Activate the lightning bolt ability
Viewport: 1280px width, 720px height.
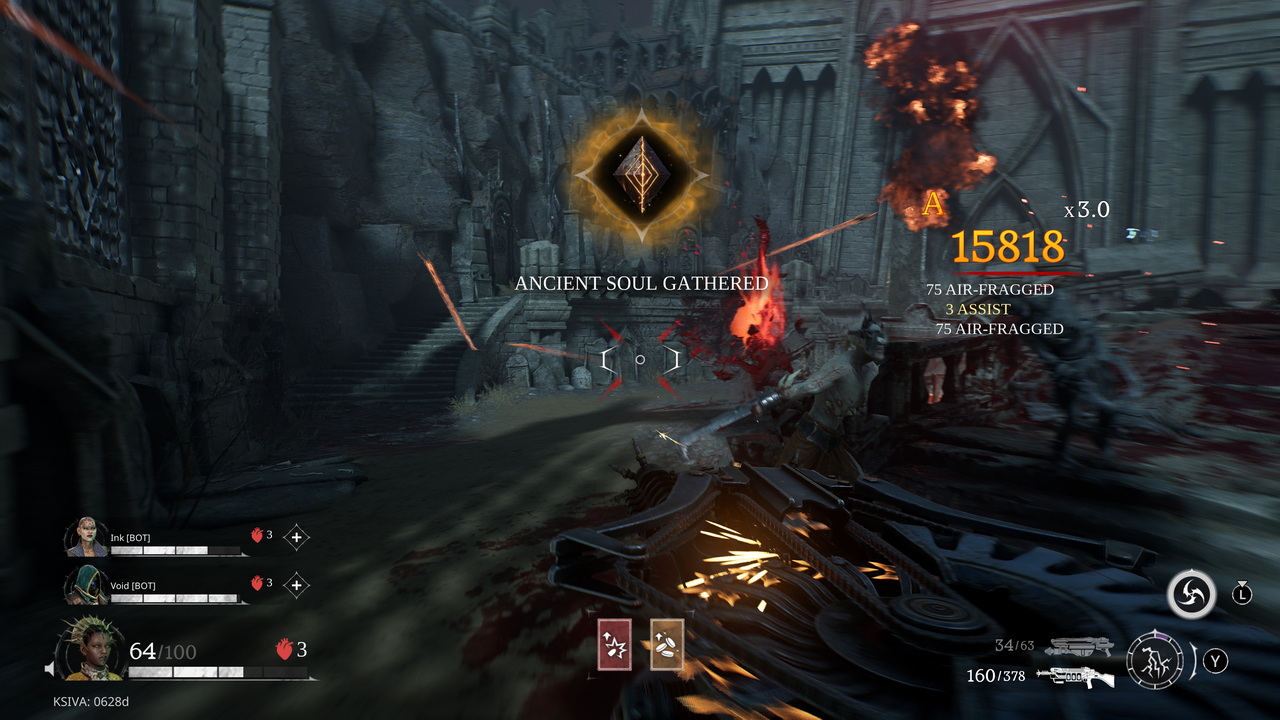(x=1155, y=660)
